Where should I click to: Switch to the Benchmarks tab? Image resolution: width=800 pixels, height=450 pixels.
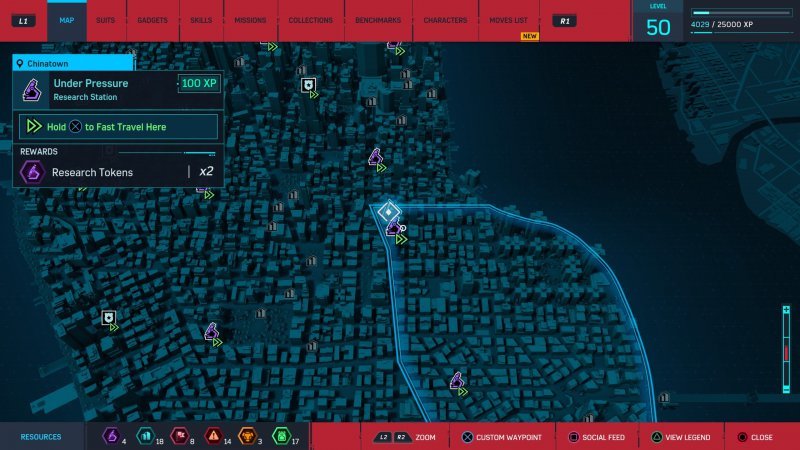point(378,20)
